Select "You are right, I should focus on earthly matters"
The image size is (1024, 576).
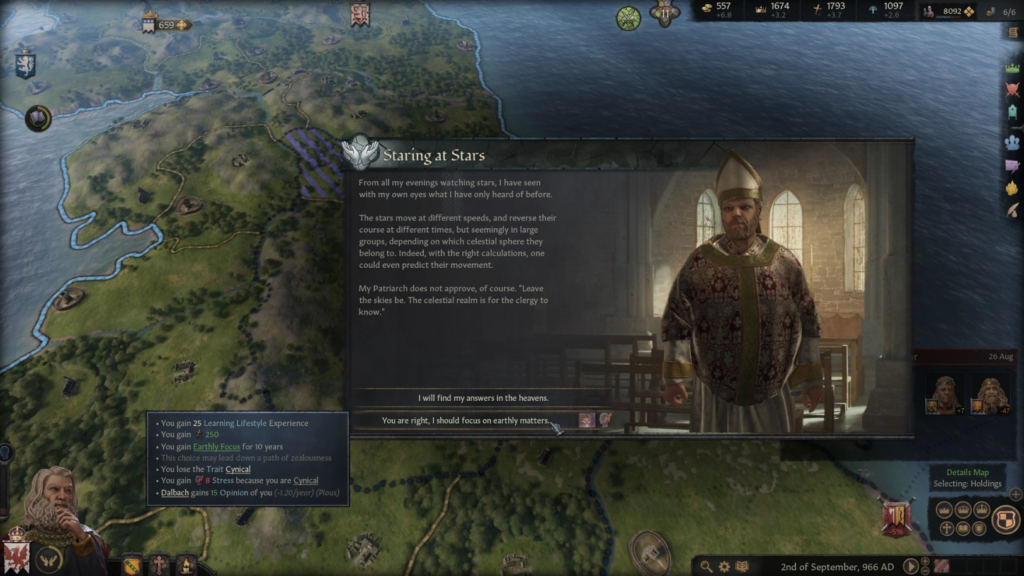click(466, 421)
